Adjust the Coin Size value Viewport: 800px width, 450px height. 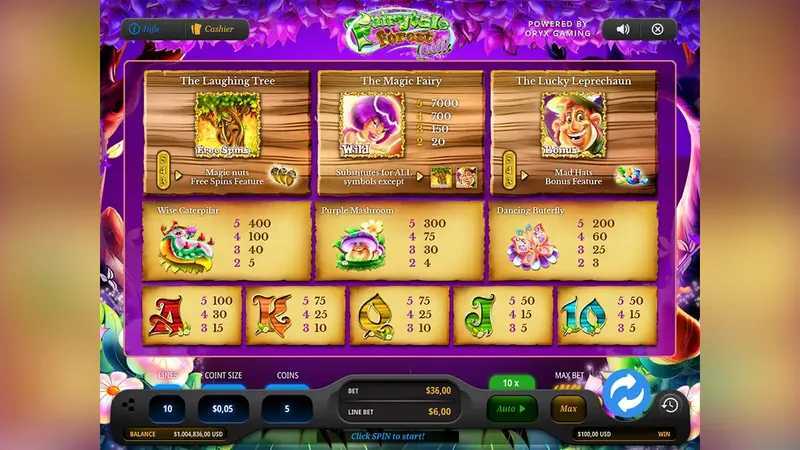pos(223,407)
